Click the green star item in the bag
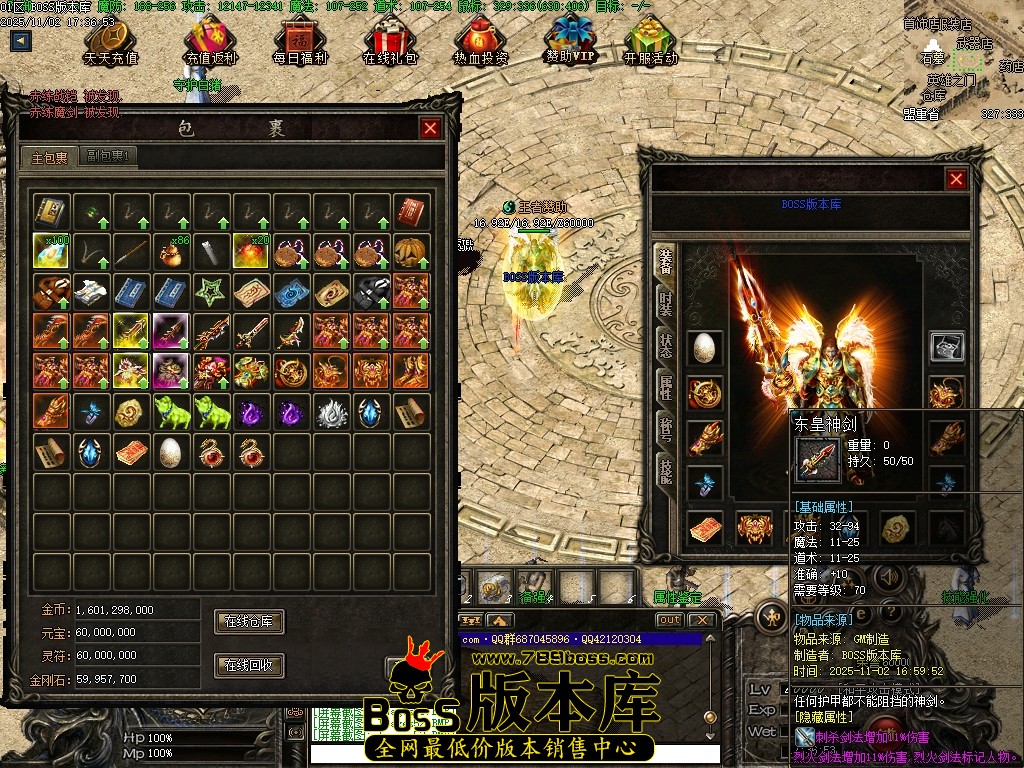 tap(211, 291)
